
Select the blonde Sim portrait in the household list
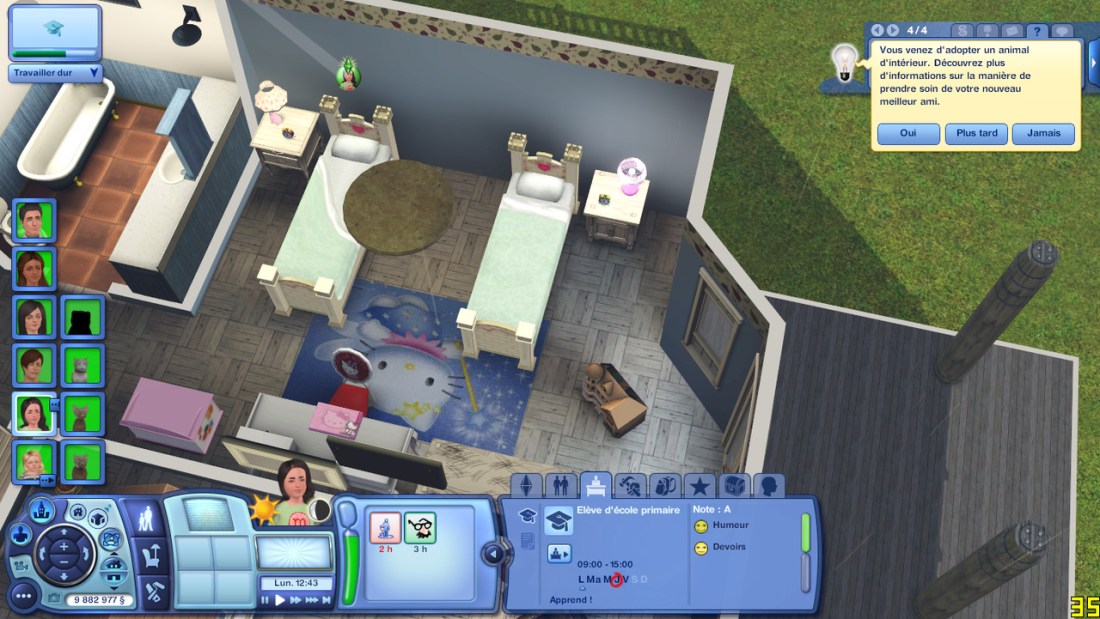pyautogui.click(x=33, y=462)
